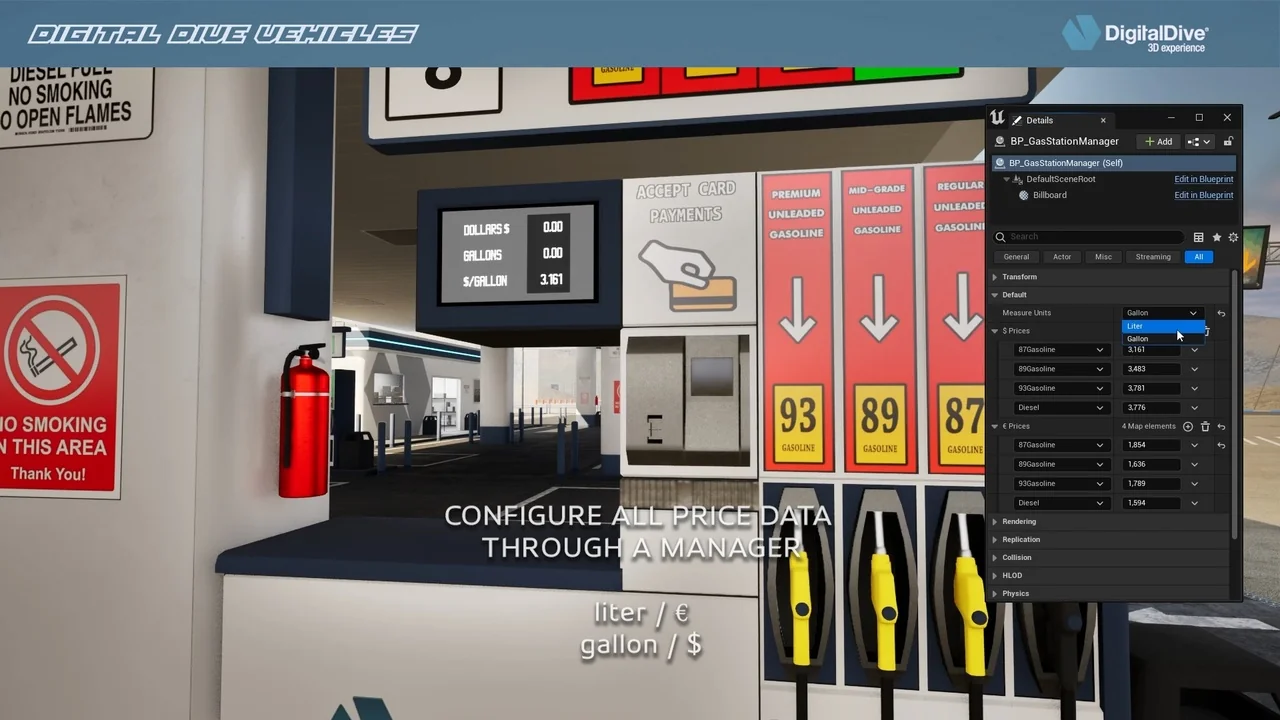Screen dimensions: 1280x720
Task: Click the grid view icon beside search
Action: coord(1199,237)
